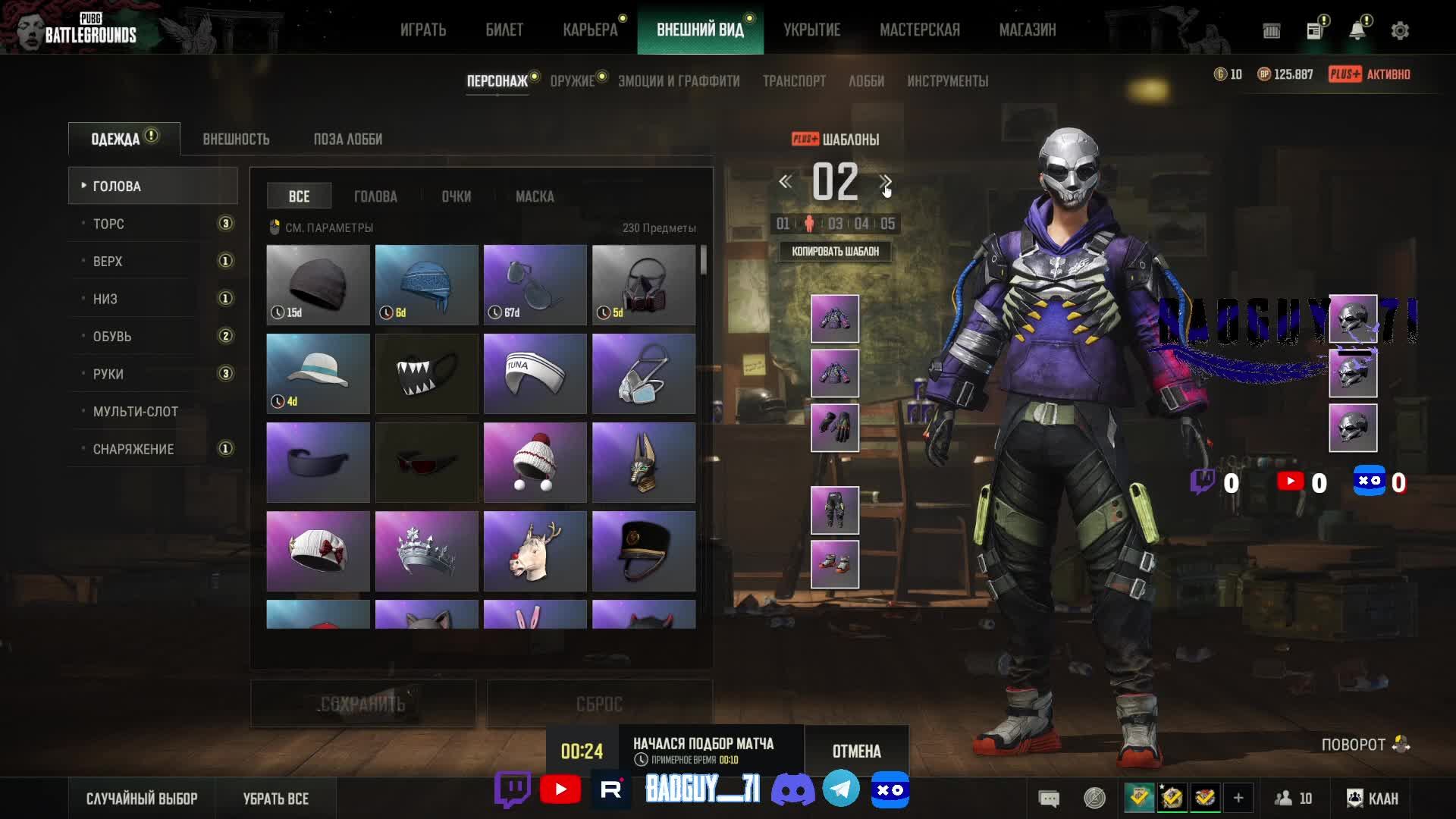Image resolution: width=1456 pixels, height=819 pixels.
Task: Equip the black beanie item
Action: 318,285
